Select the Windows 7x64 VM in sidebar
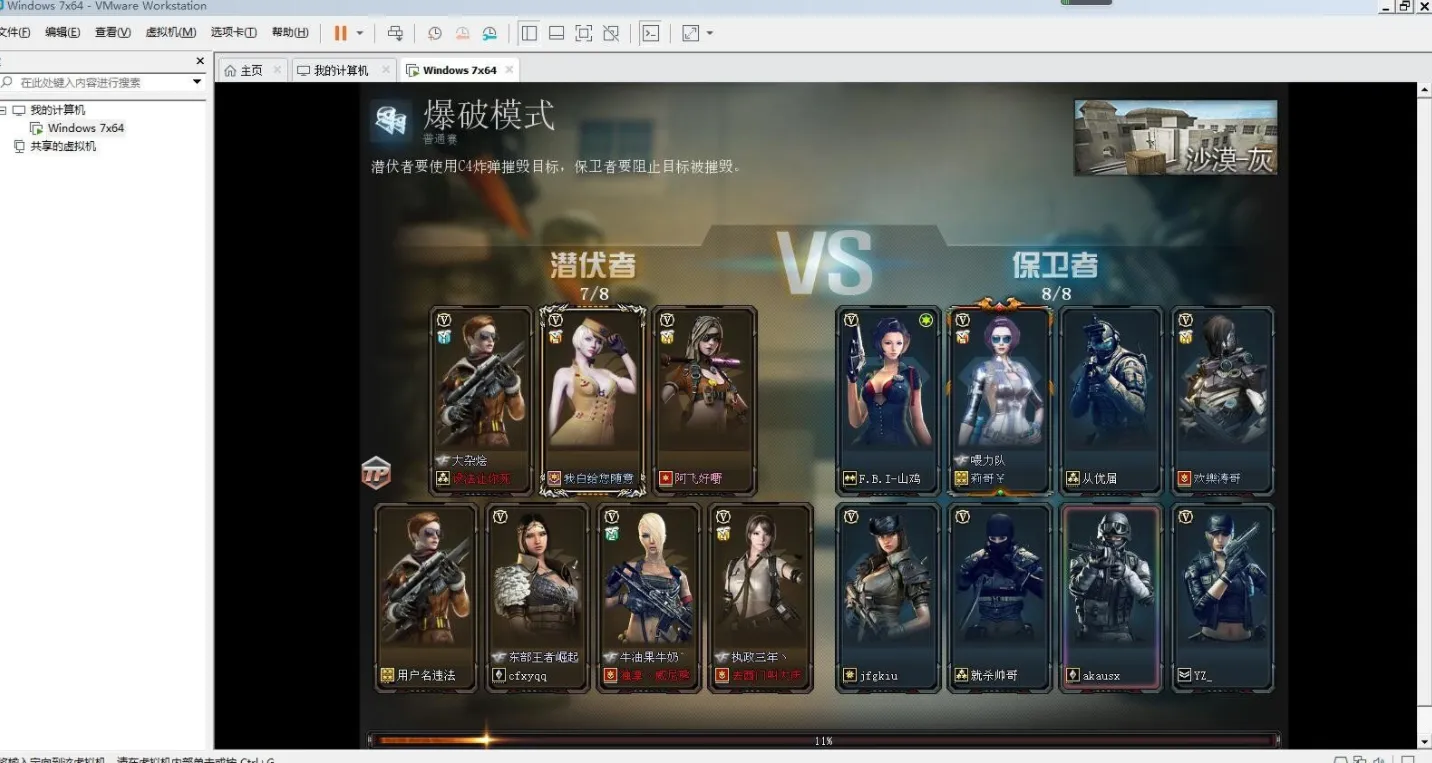1432x763 pixels. (84, 127)
